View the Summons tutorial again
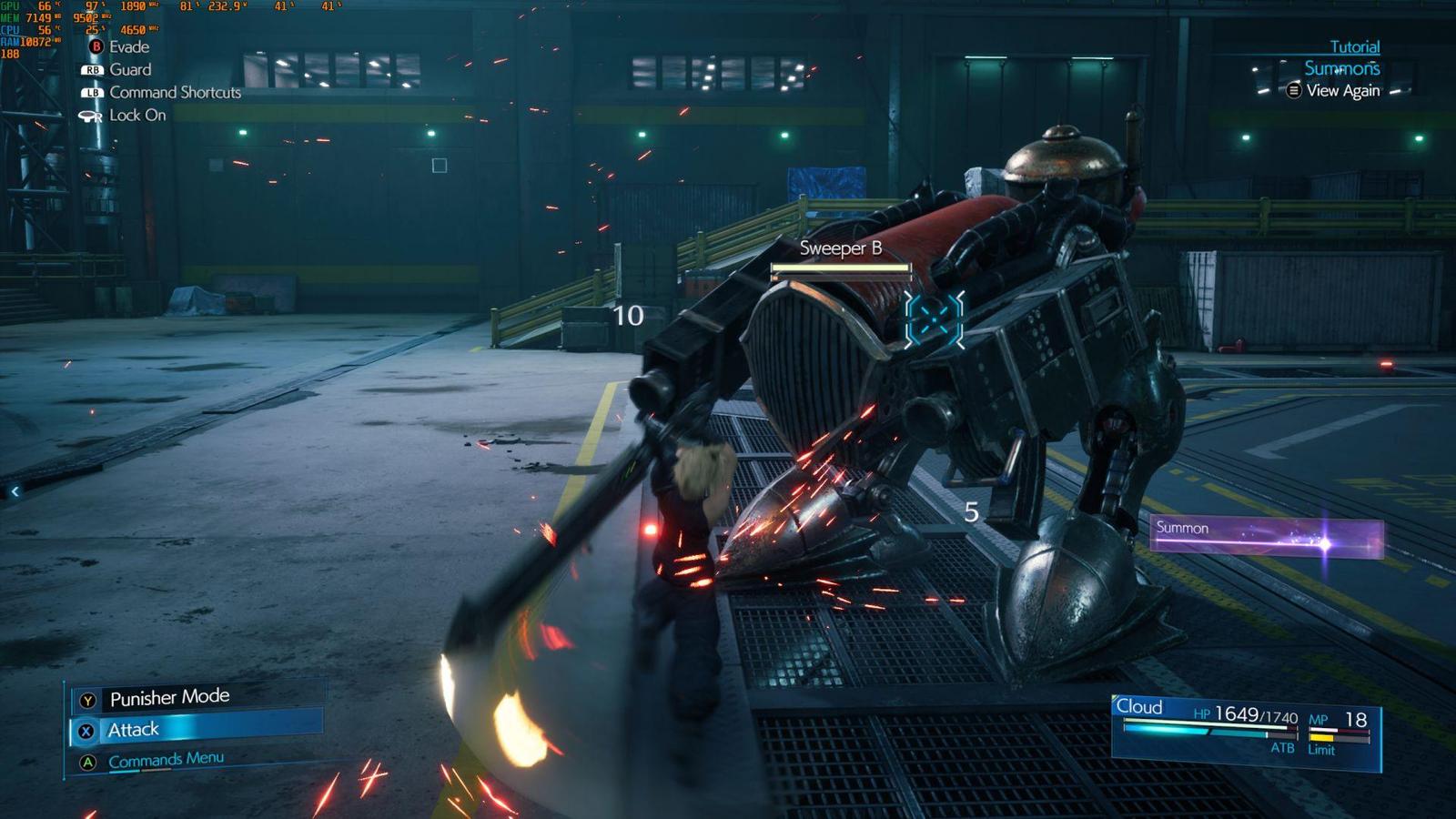Screen dimensions: 1456x819 [x=1342, y=91]
